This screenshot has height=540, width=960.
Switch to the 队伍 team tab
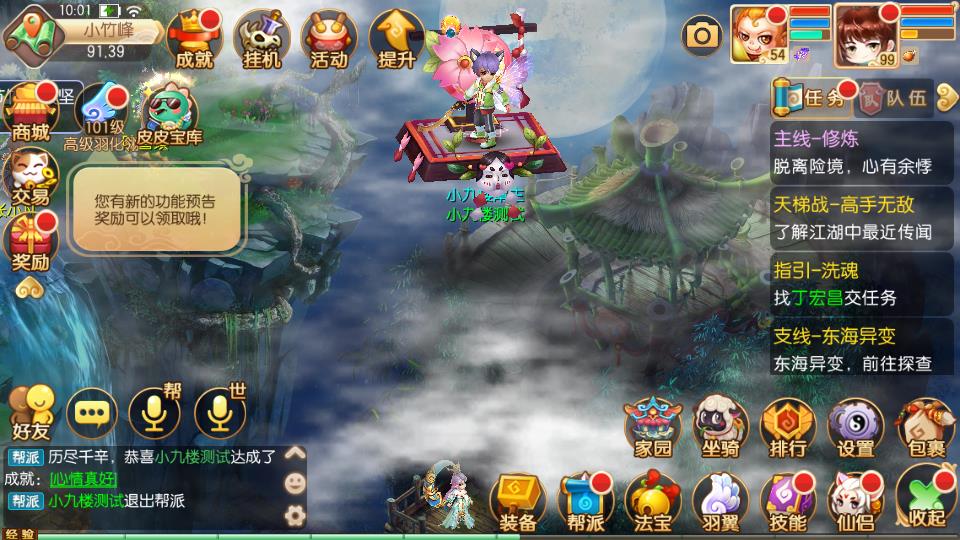point(895,98)
